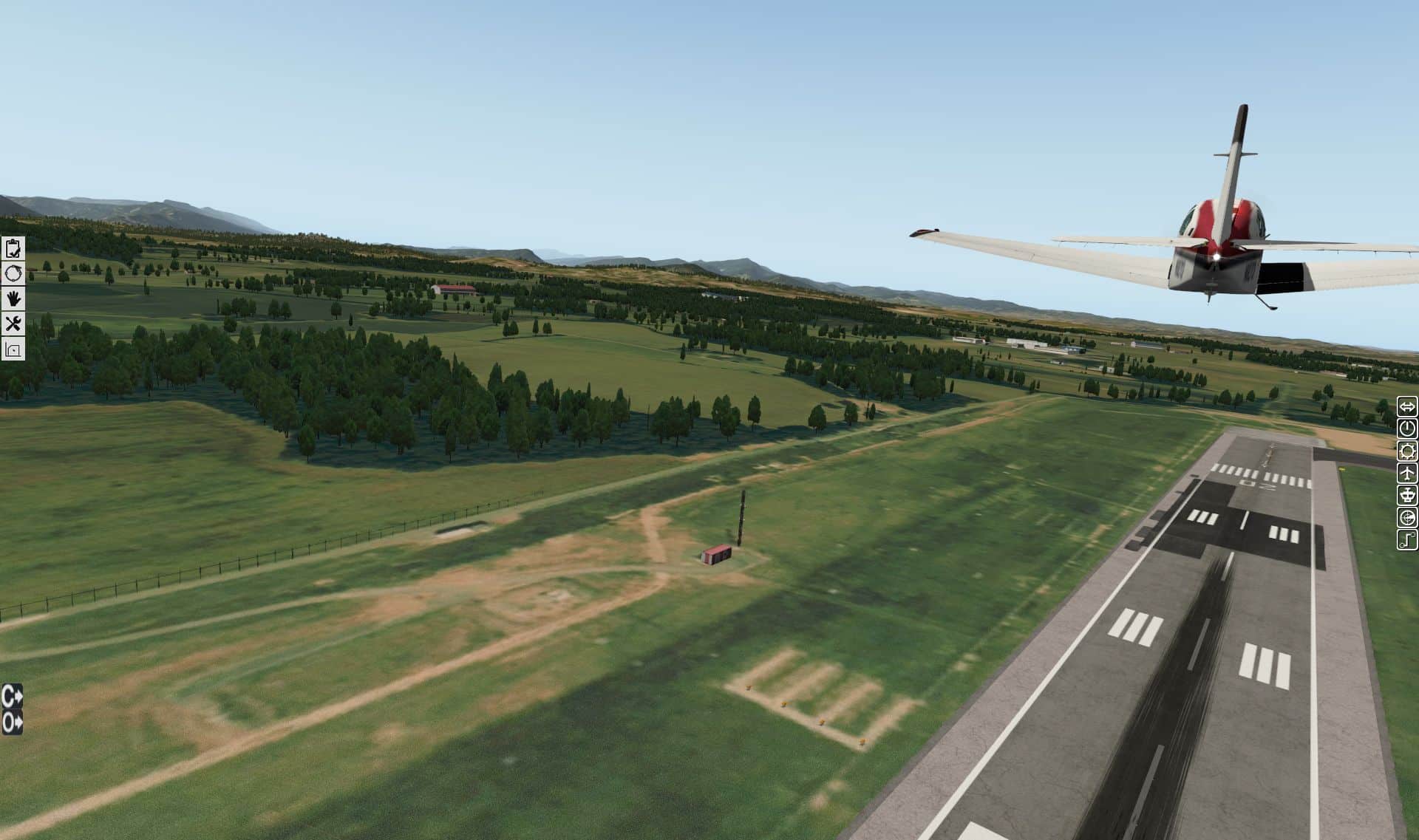Click the circular route icon
Viewport: 1419px width, 840px height.
[x=13, y=273]
